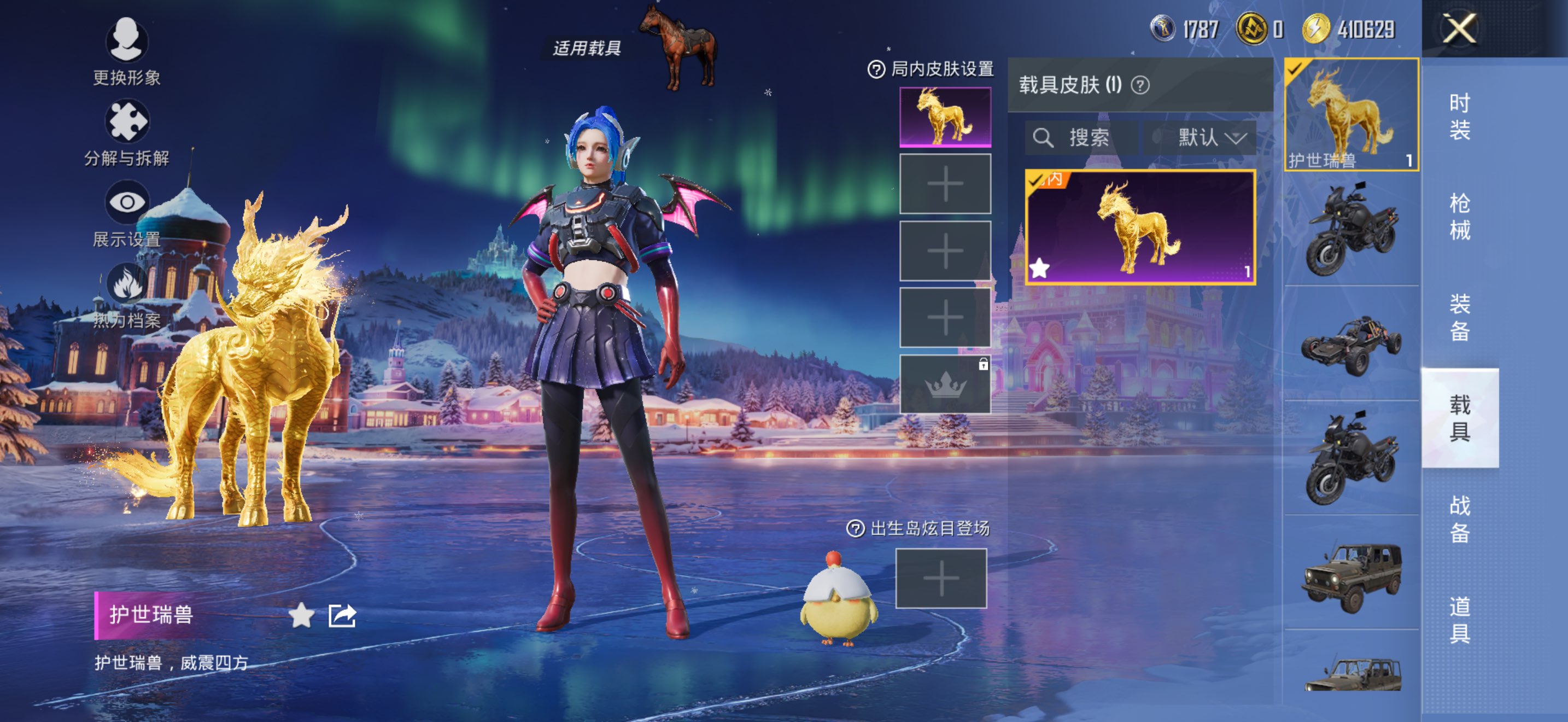Select the 护世瑞兽 vehicle thumbnail
Screen dimensions: 1568x722
(x=1351, y=114)
